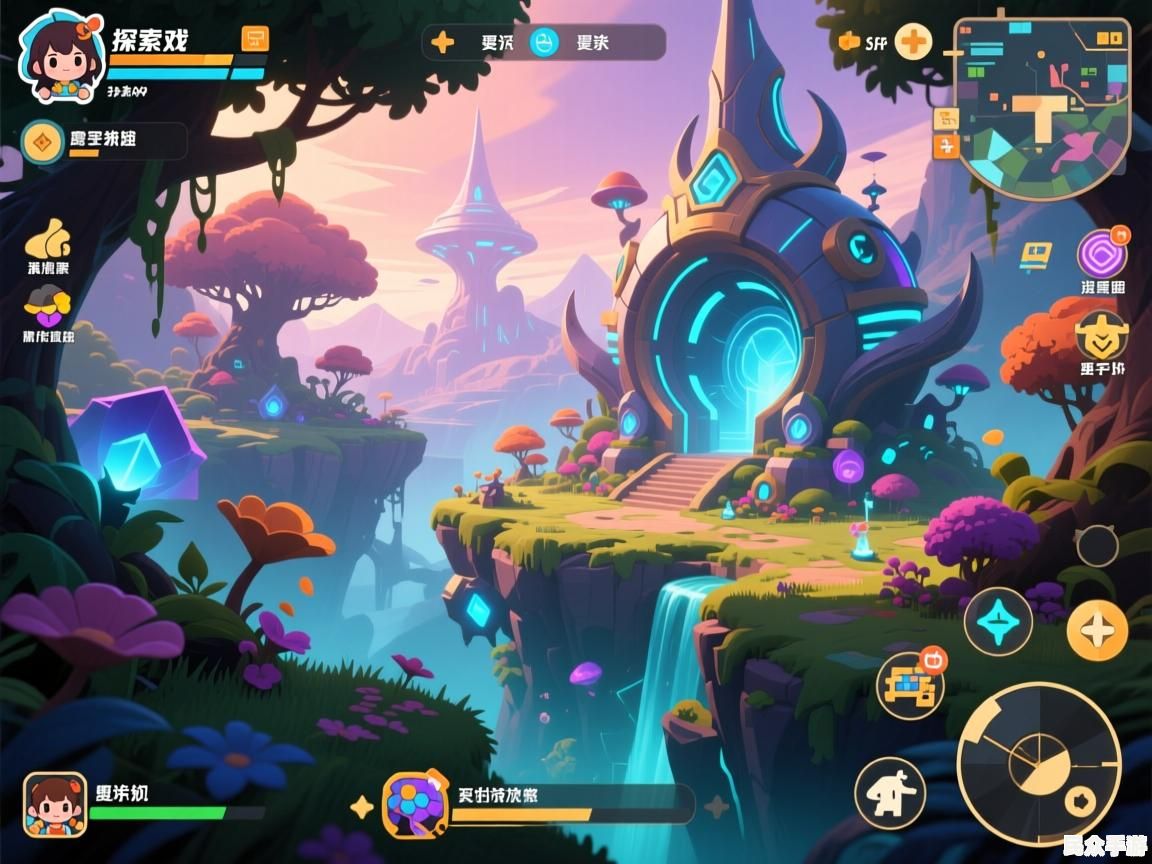
Task: Open the purple-and-yellow character icon on left
Action: pyautogui.click(x=48, y=303)
